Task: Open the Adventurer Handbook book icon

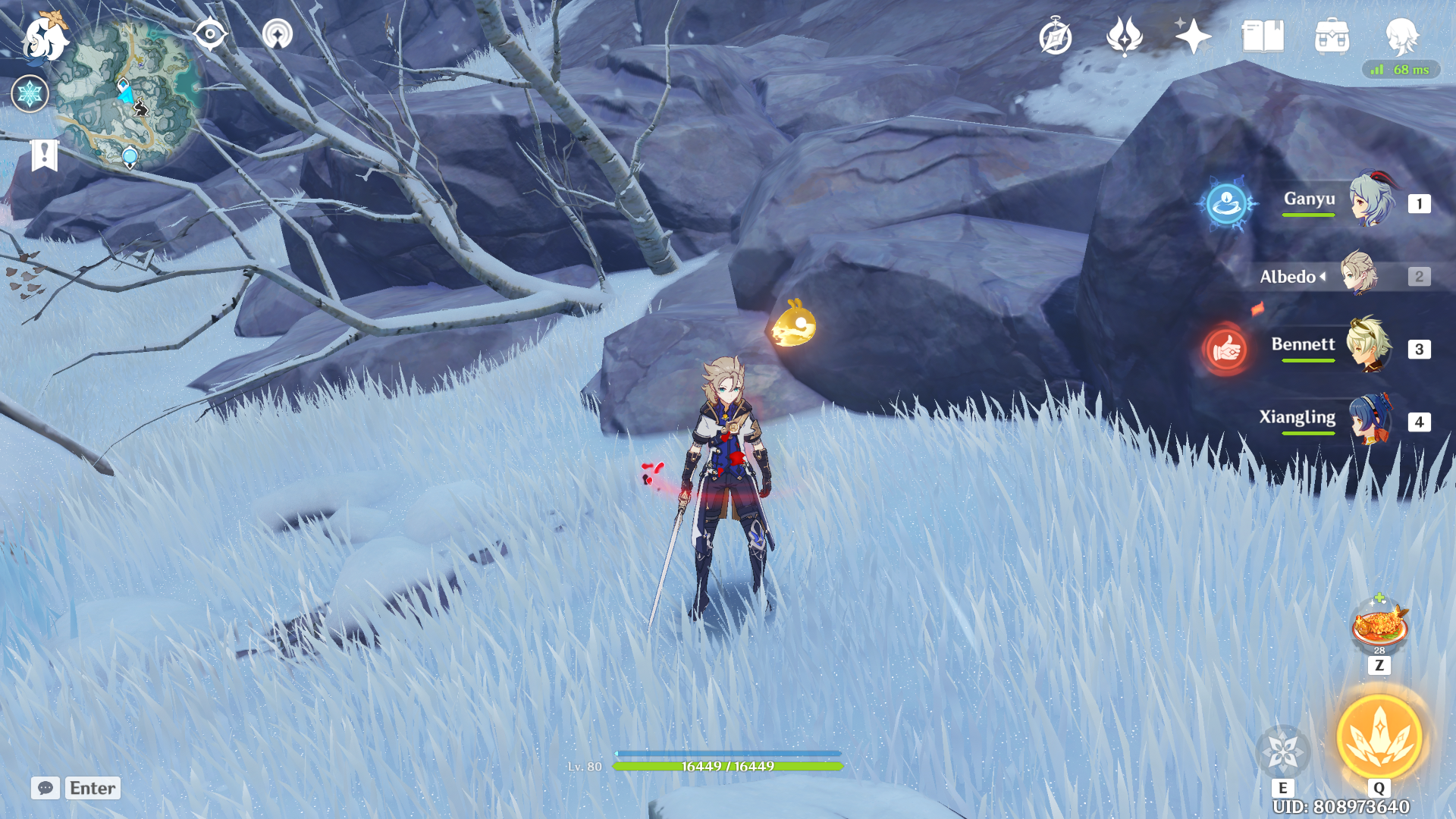Action: tap(1263, 36)
